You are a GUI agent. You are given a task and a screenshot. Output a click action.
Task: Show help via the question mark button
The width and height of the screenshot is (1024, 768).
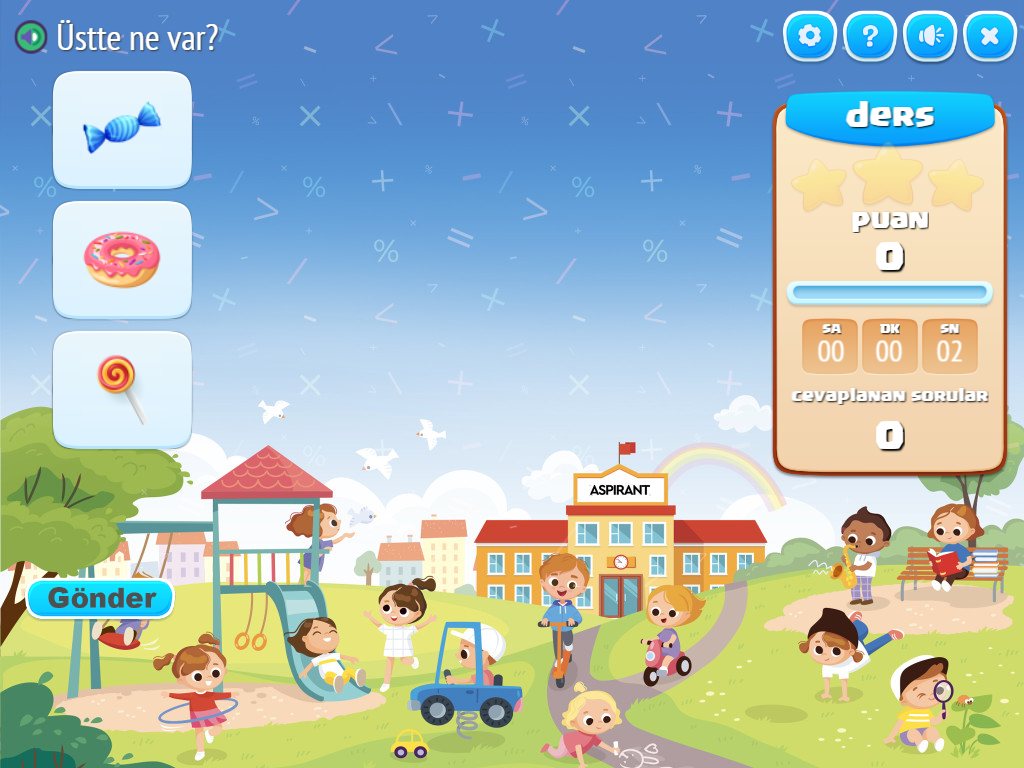point(870,37)
